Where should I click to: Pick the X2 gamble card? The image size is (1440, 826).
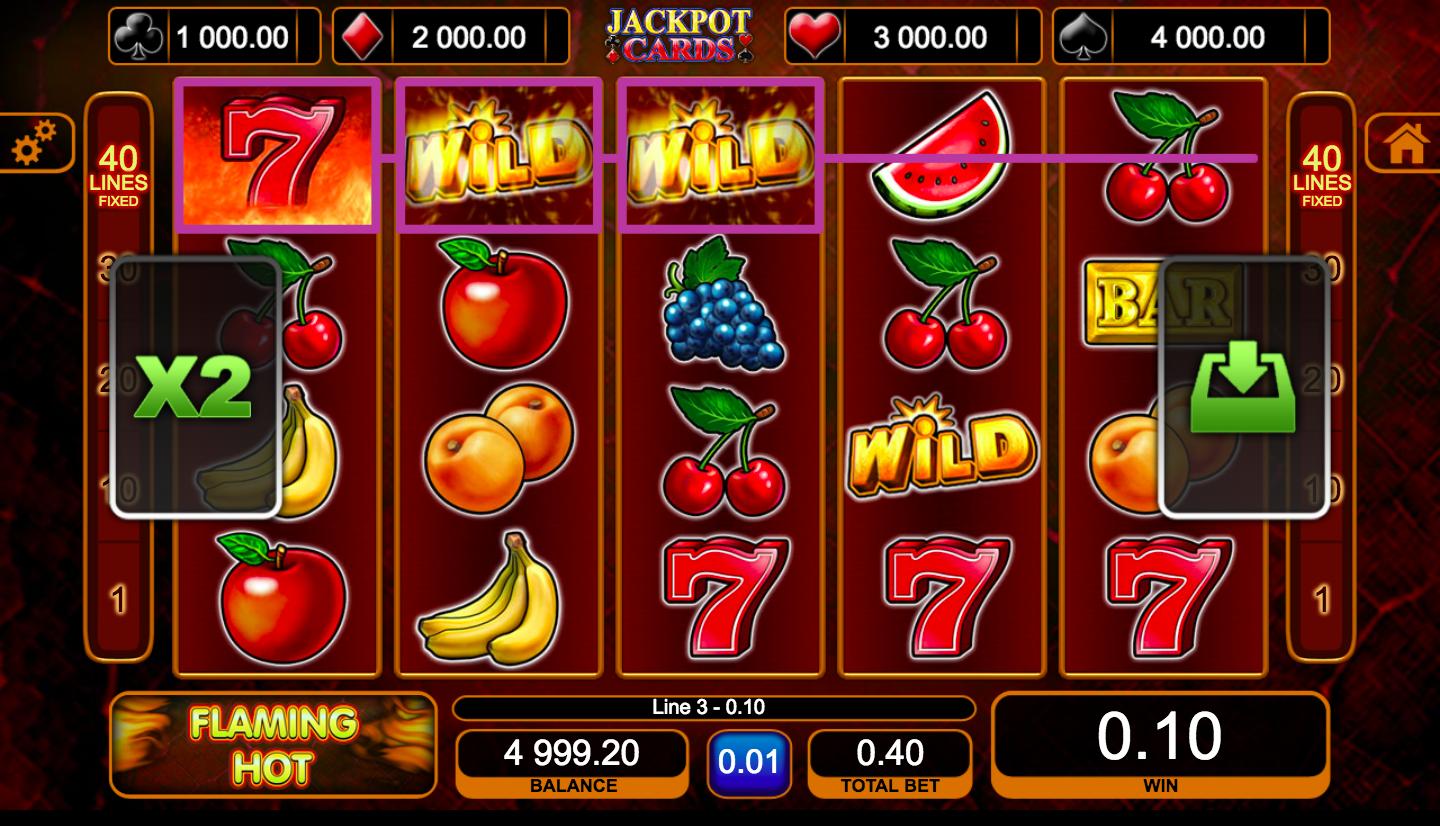(x=196, y=383)
